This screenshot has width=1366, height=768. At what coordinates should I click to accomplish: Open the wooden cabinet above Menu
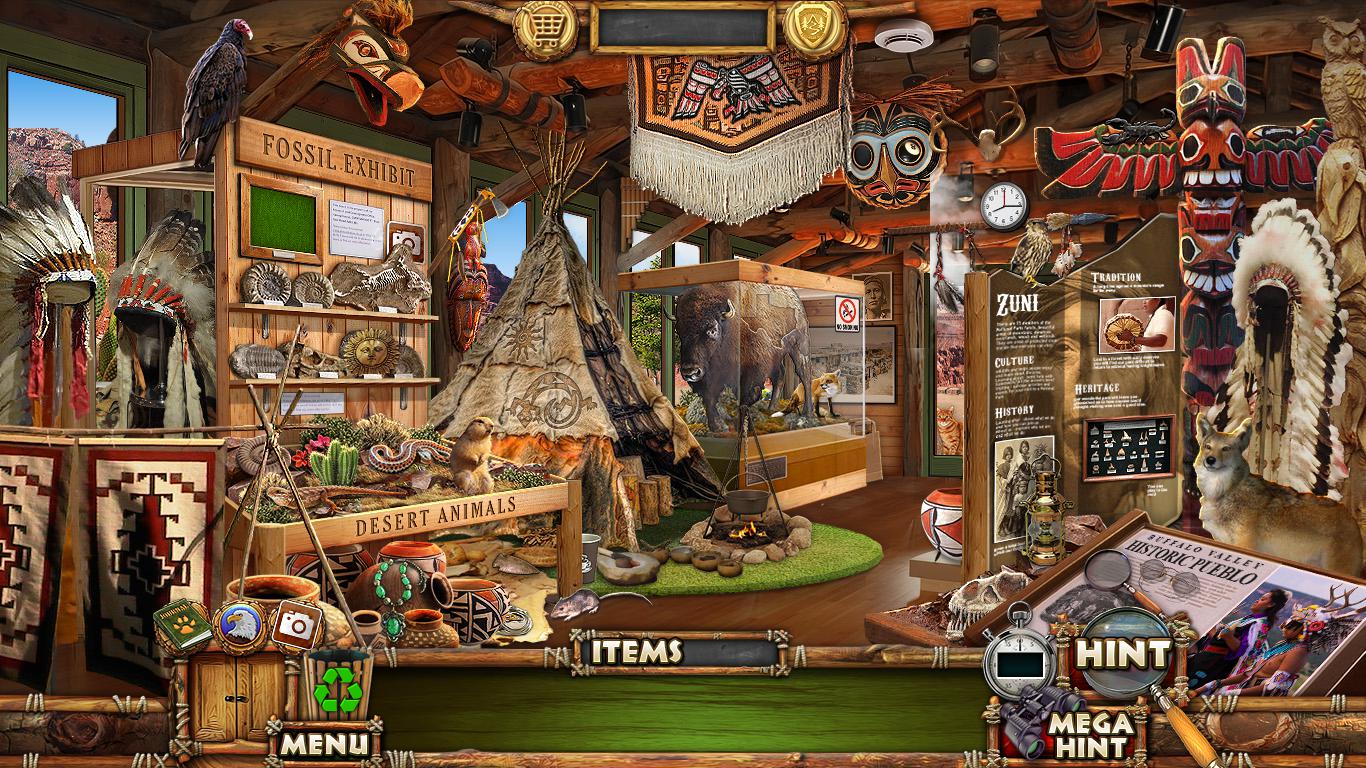coord(229,688)
